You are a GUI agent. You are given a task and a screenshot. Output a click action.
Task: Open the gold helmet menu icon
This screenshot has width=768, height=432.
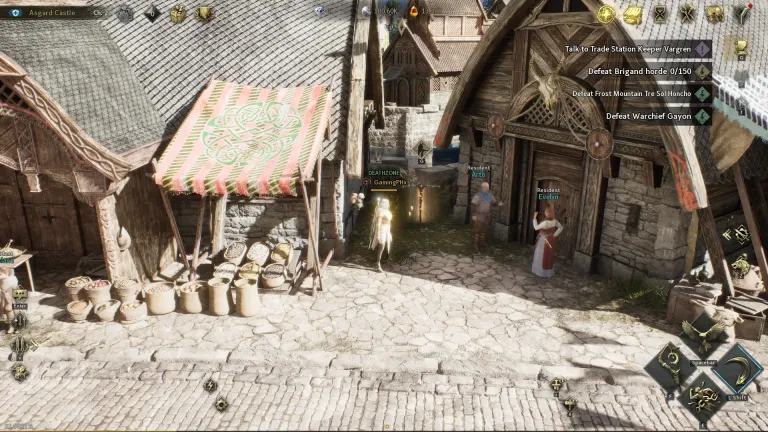714,14
